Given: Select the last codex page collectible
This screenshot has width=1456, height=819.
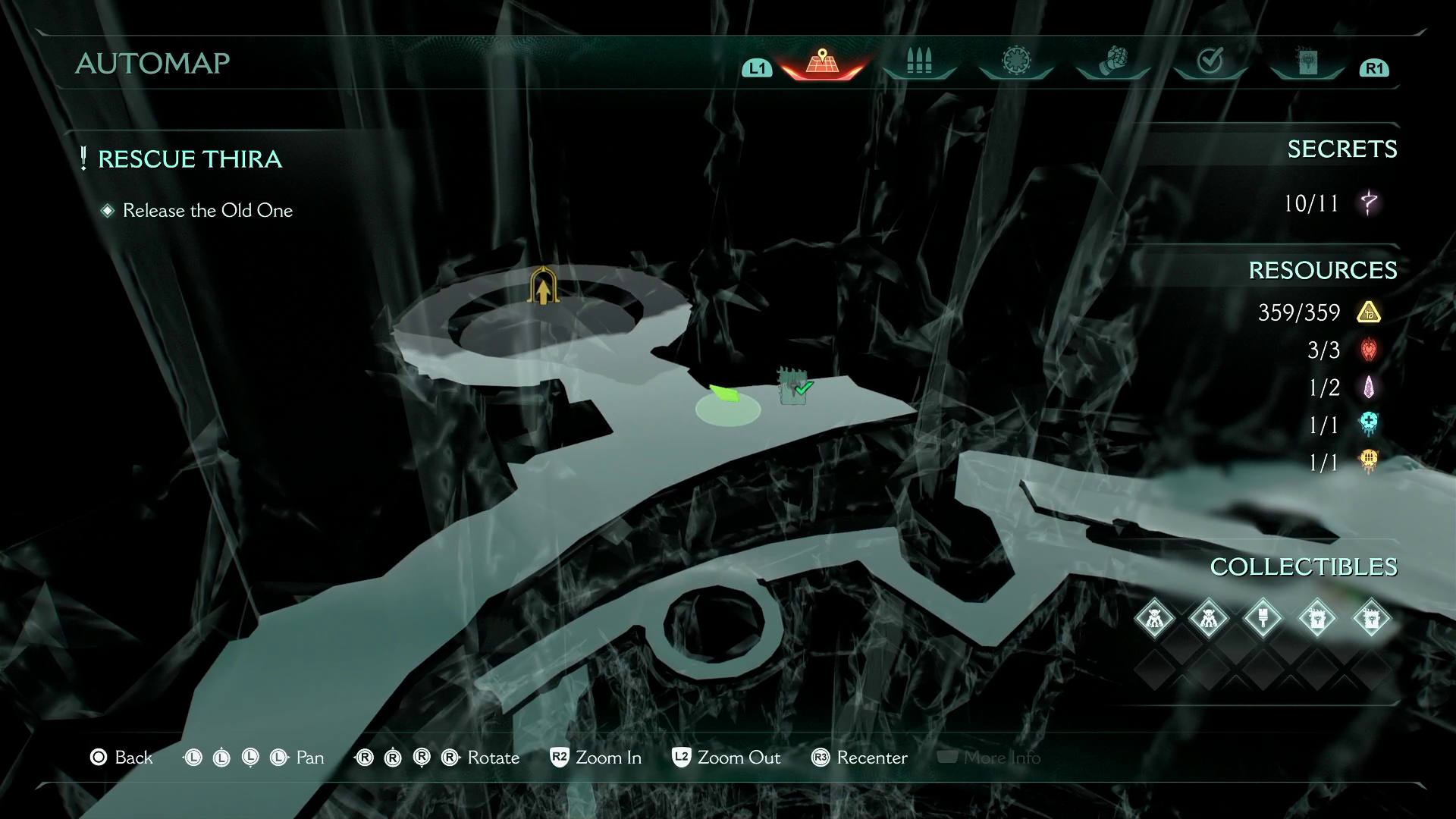Looking at the screenshot, I should point(1373,618).
